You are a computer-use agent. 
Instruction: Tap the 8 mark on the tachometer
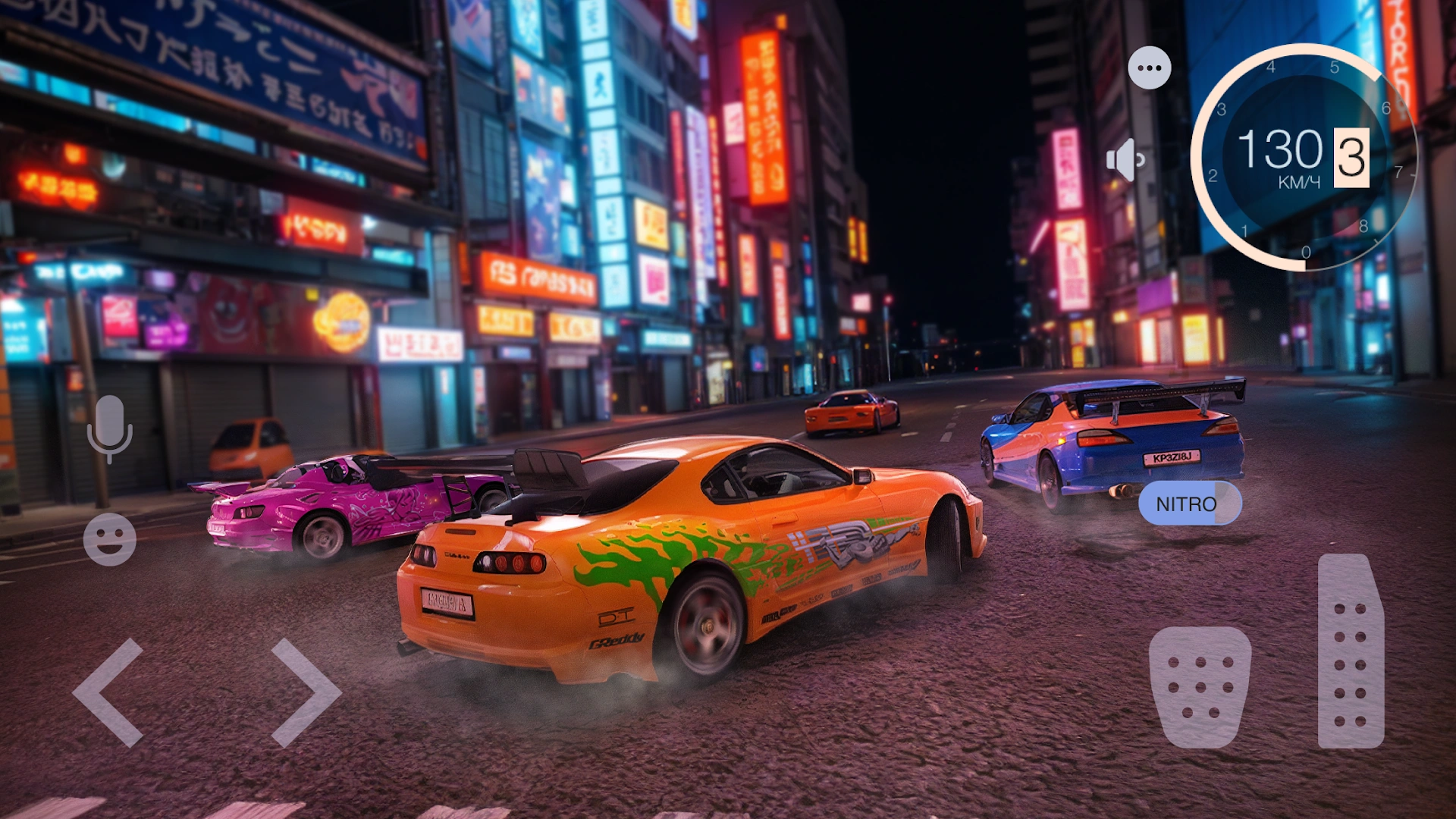tap(1363, 224)
